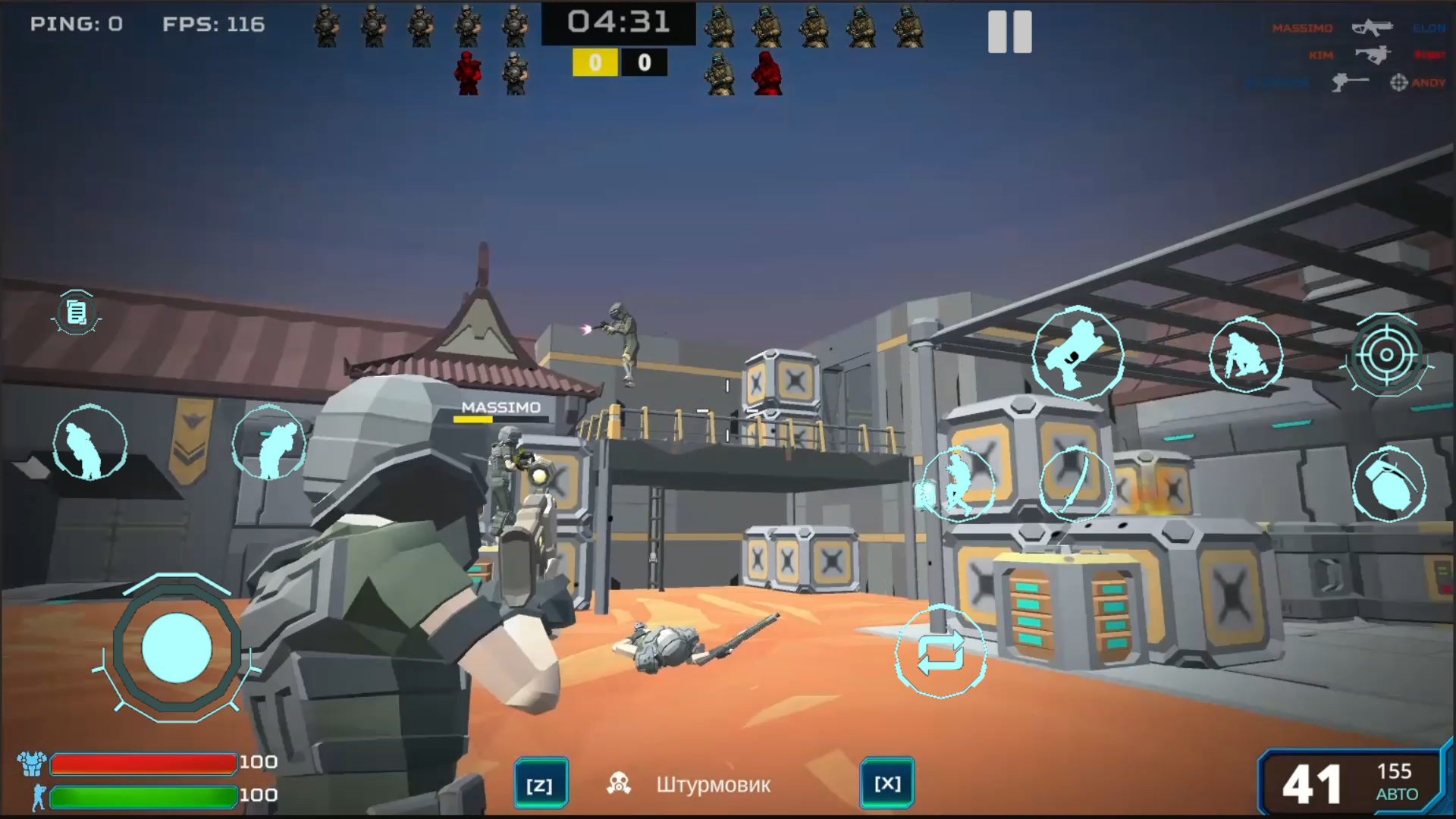The width and height of the screenshot is (1456, 819).
Task: Tap the lean-left soldier icon
Action: (89, 444)
